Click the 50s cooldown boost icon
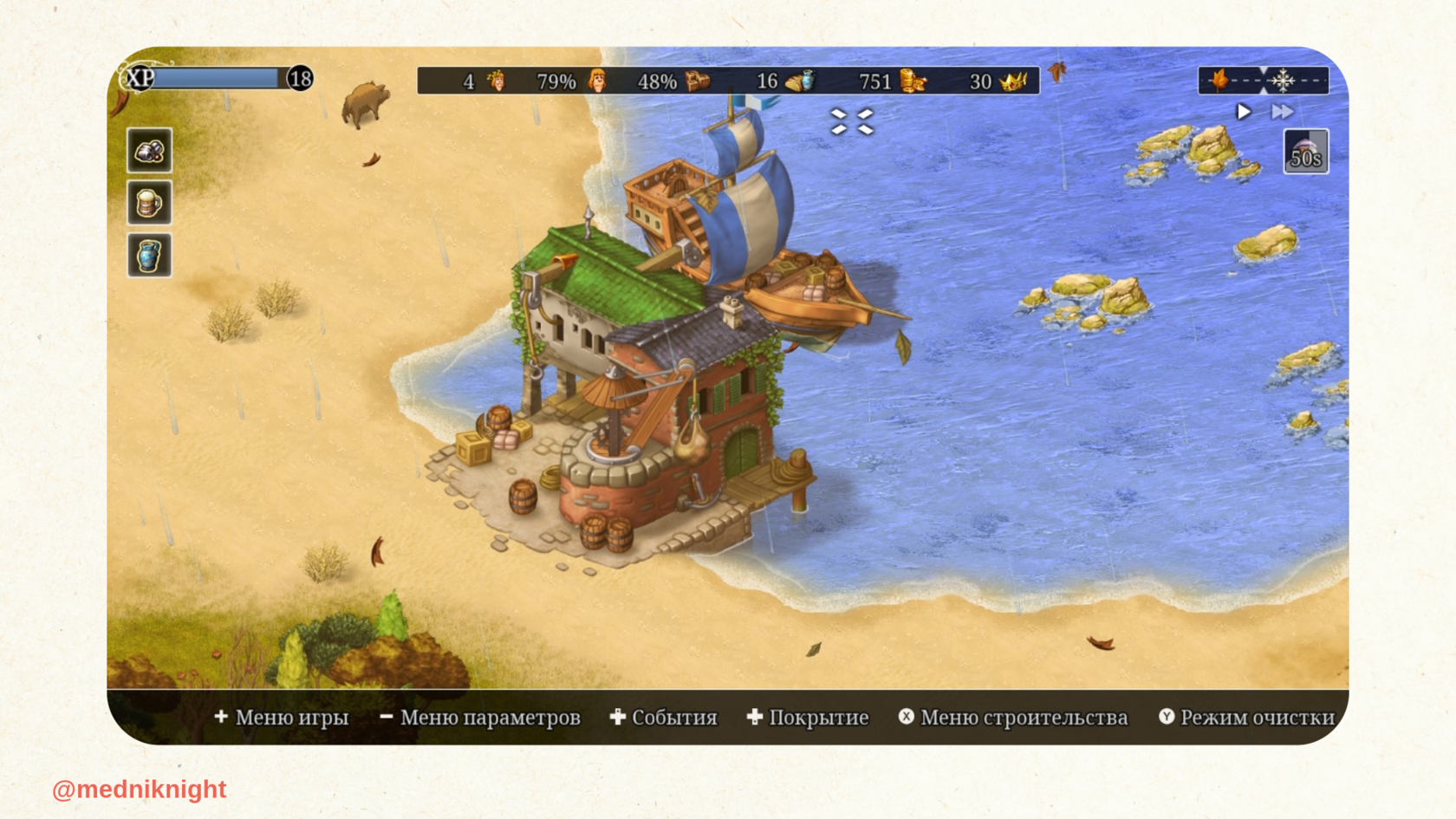Screen dimensions: 1456x819 (1305, 152)
